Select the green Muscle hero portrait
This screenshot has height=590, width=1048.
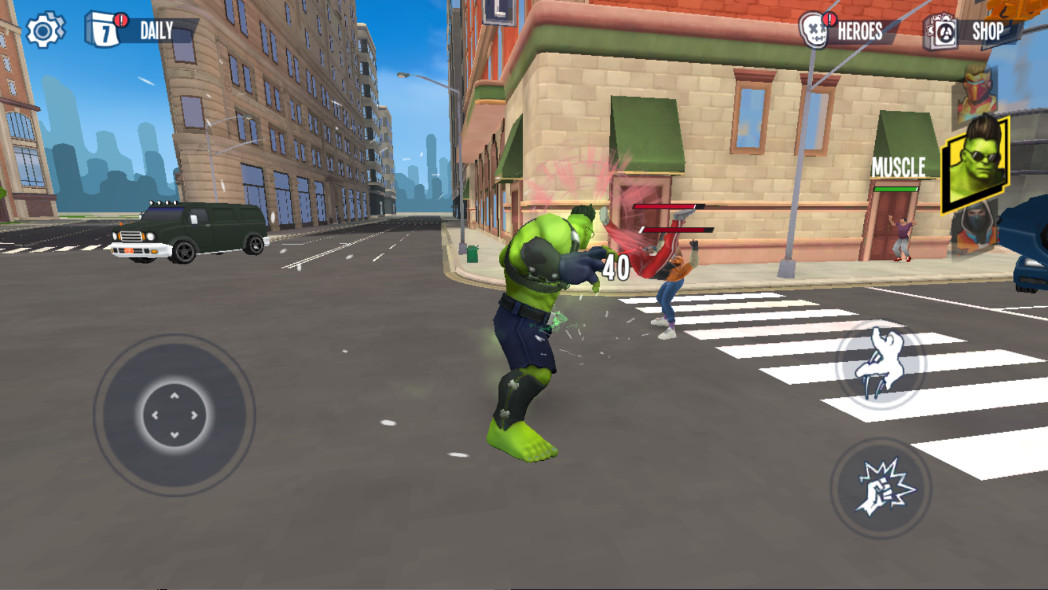973,163
